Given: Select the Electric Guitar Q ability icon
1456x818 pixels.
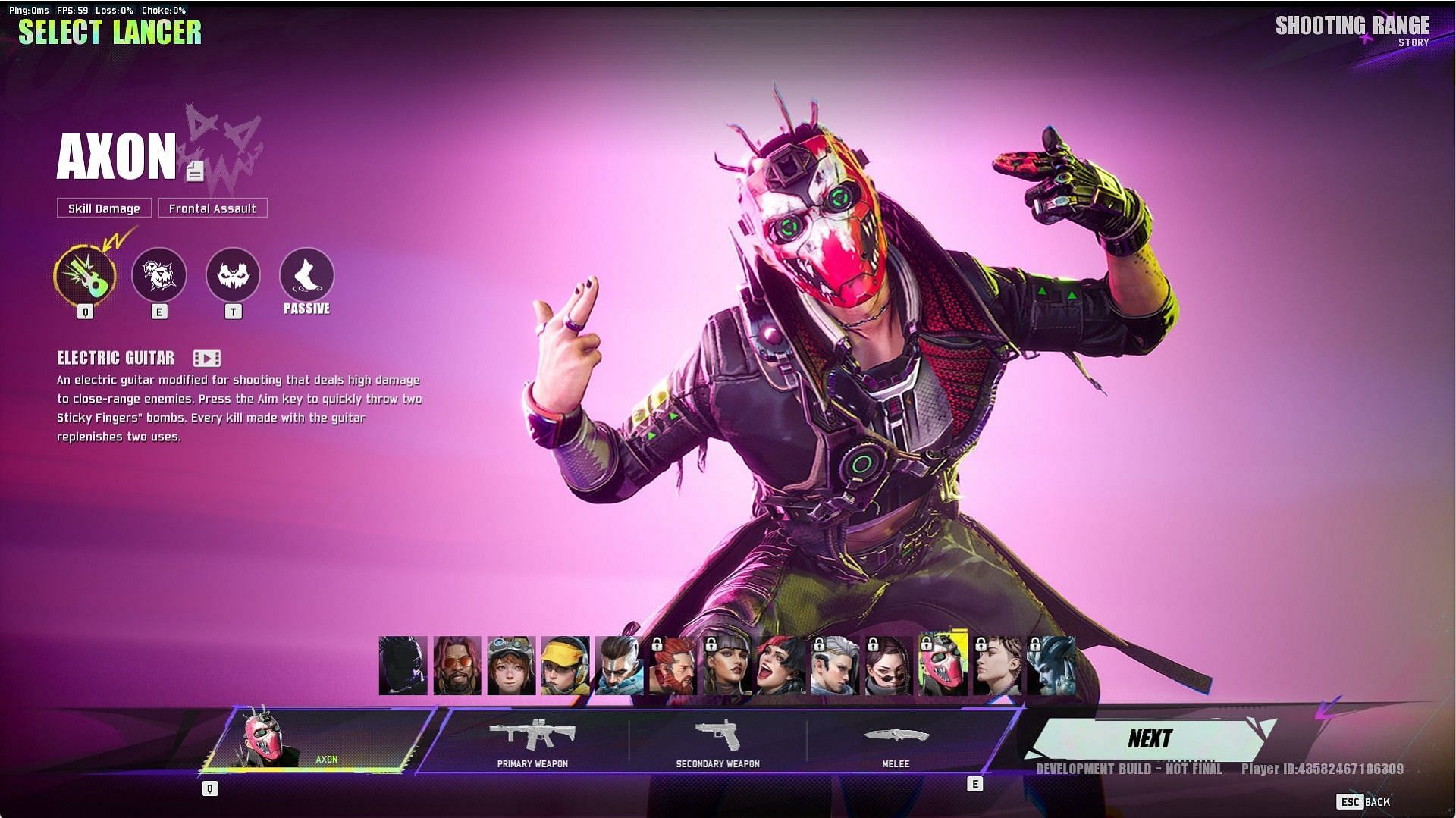Looking at the screenshot, I should tap(85, 274).
